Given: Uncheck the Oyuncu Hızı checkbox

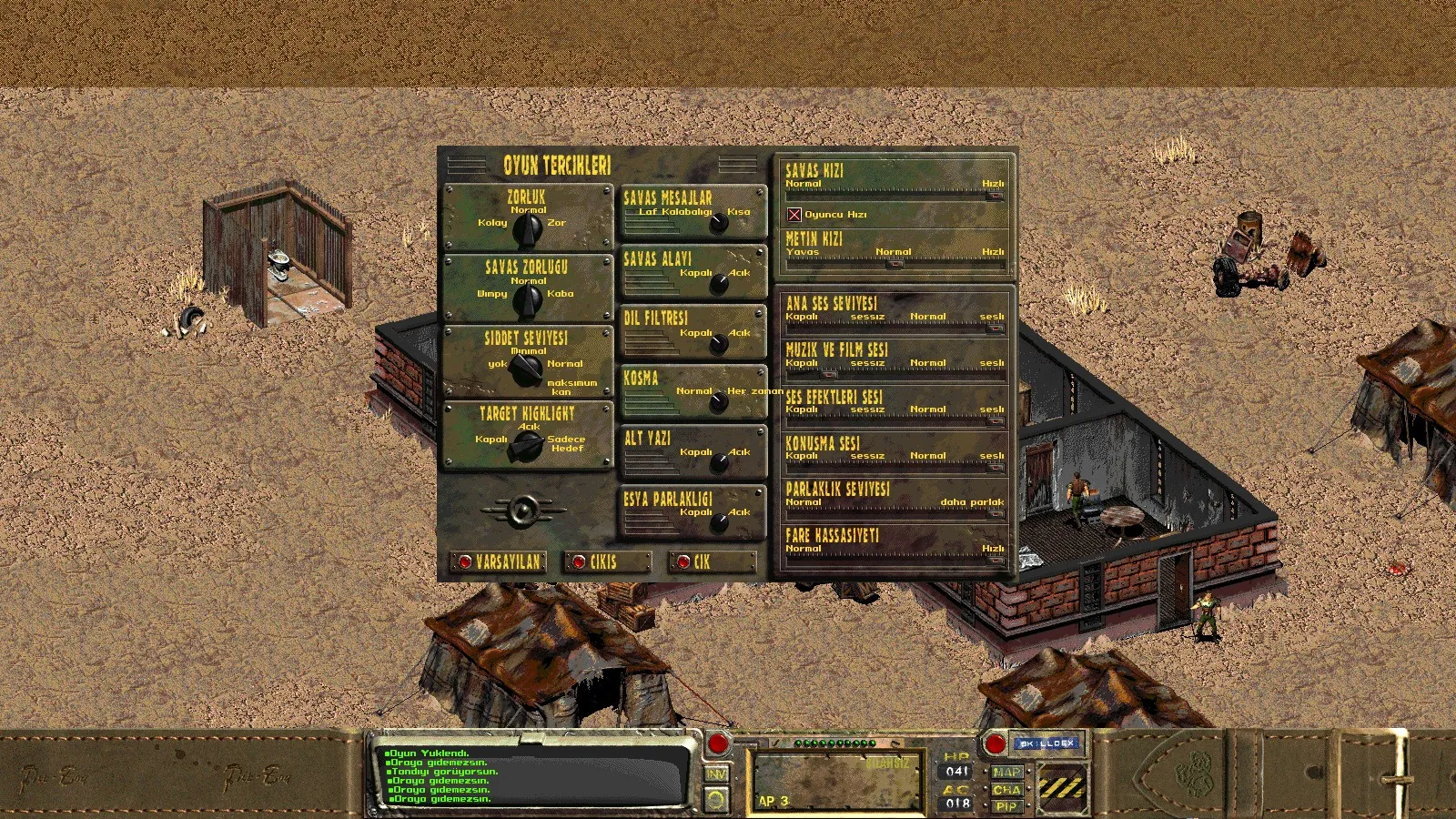Looking at the screenshot, I should pos(794,215).
